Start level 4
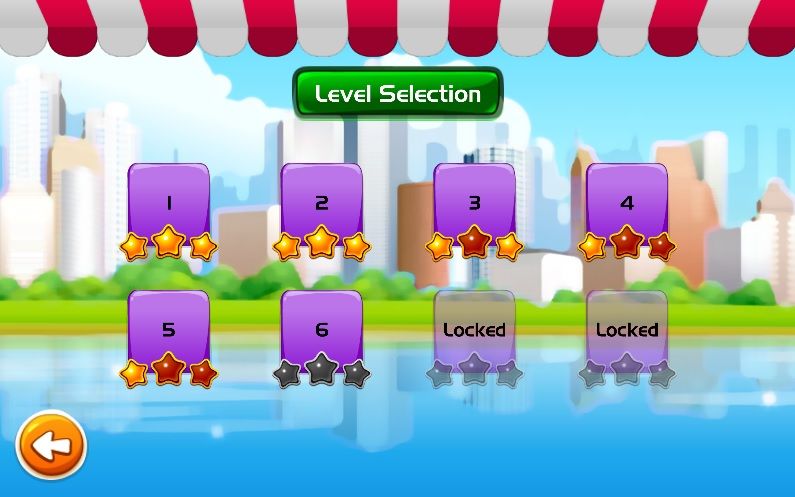This screenshot has height=497, width=795. click(x=627, y=205)
